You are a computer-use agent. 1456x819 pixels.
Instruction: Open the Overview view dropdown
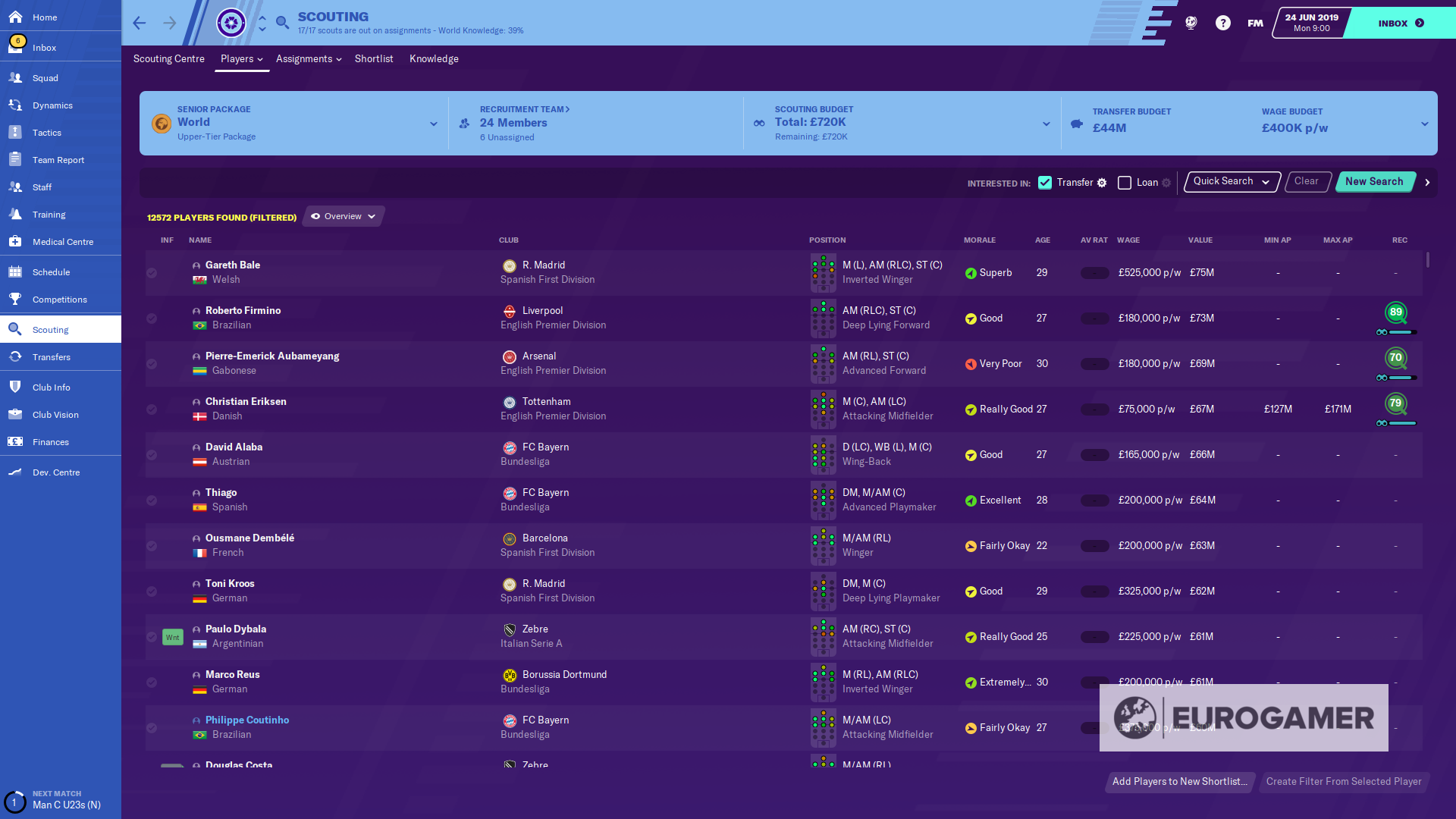343,216
